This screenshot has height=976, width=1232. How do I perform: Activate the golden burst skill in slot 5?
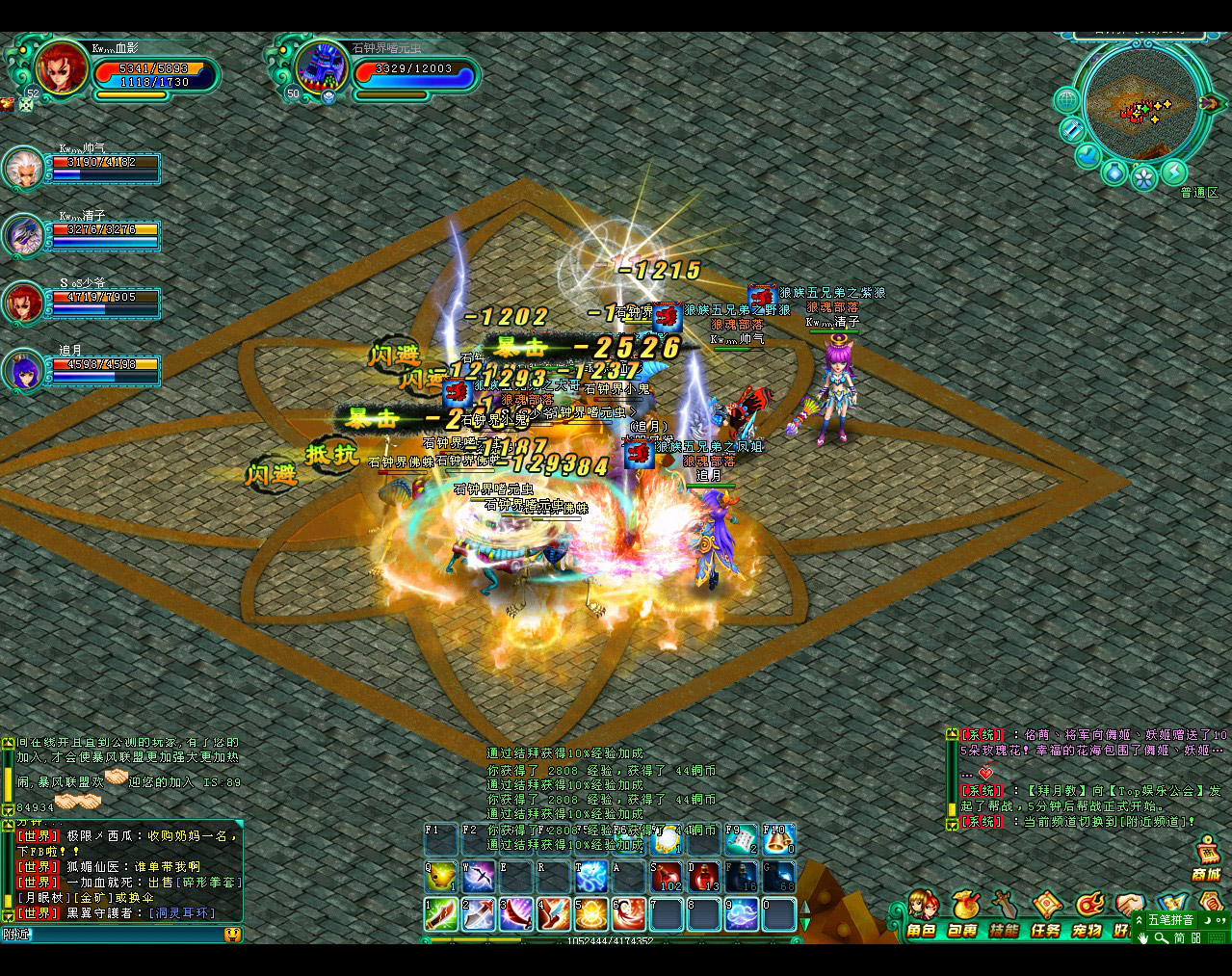pos(591,912)
